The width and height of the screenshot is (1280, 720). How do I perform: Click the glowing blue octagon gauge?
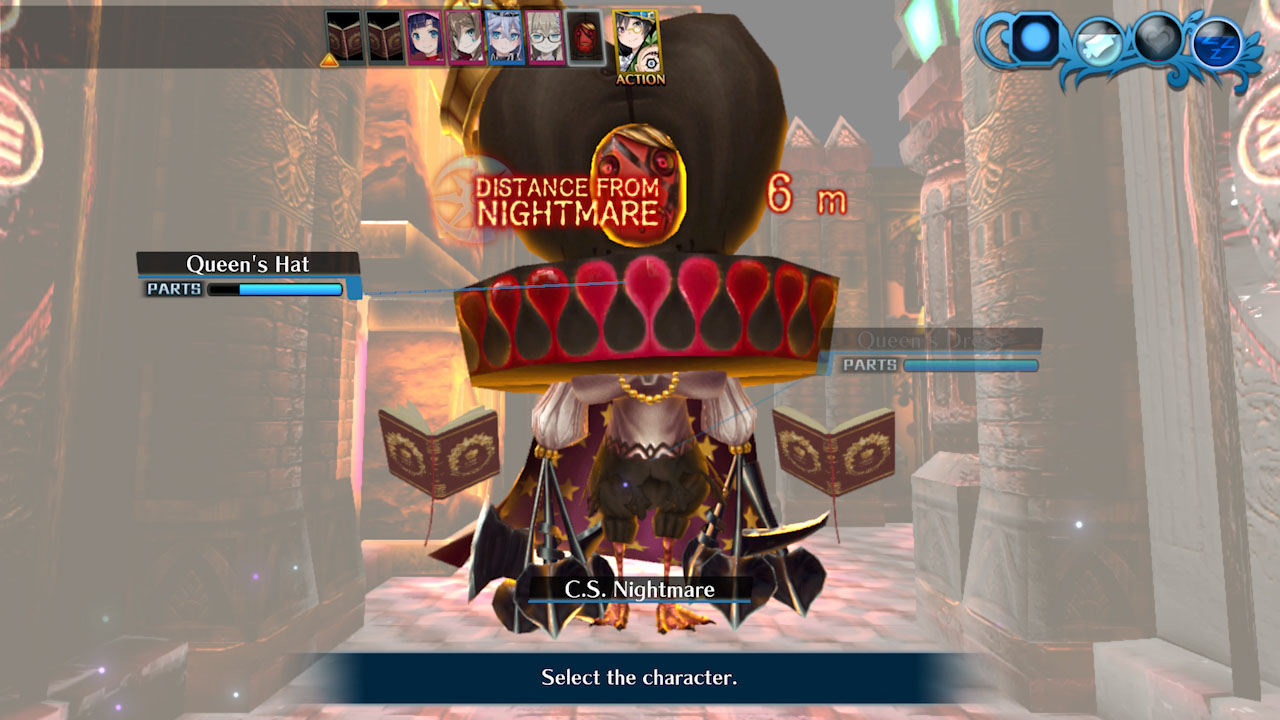point(1033,38)
